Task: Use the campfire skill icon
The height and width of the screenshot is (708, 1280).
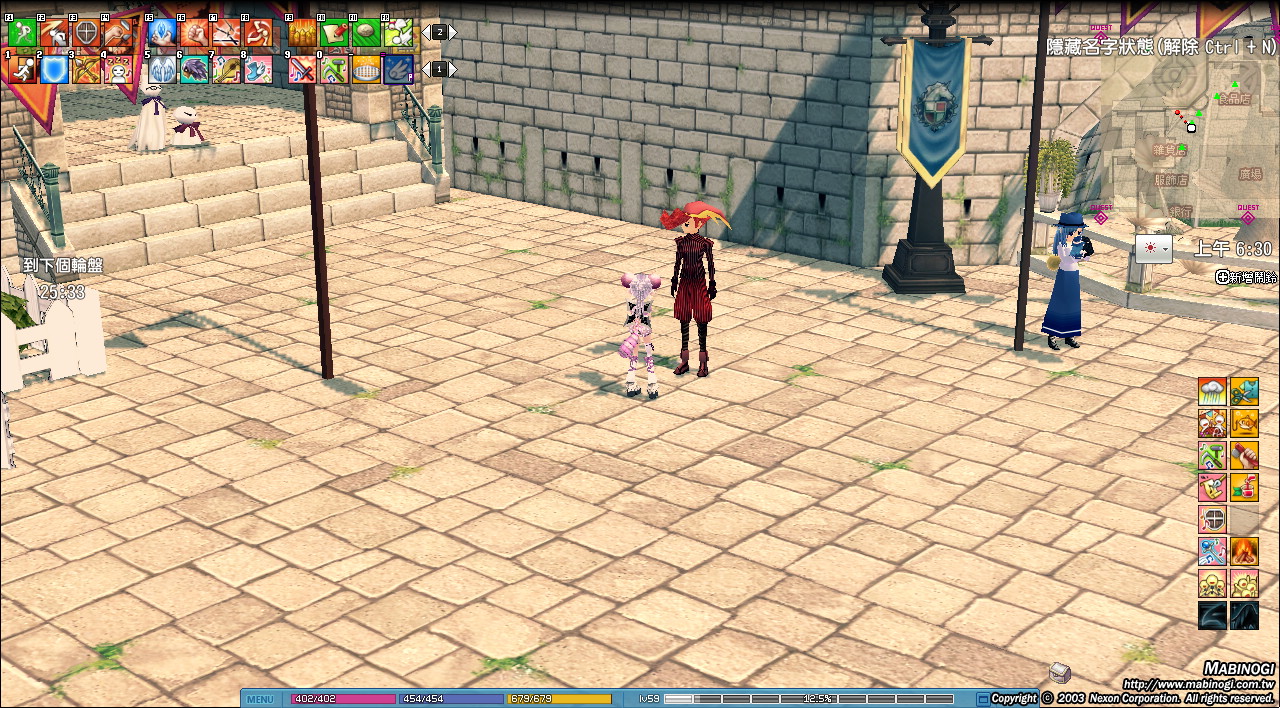Action: coord(1244,551)
